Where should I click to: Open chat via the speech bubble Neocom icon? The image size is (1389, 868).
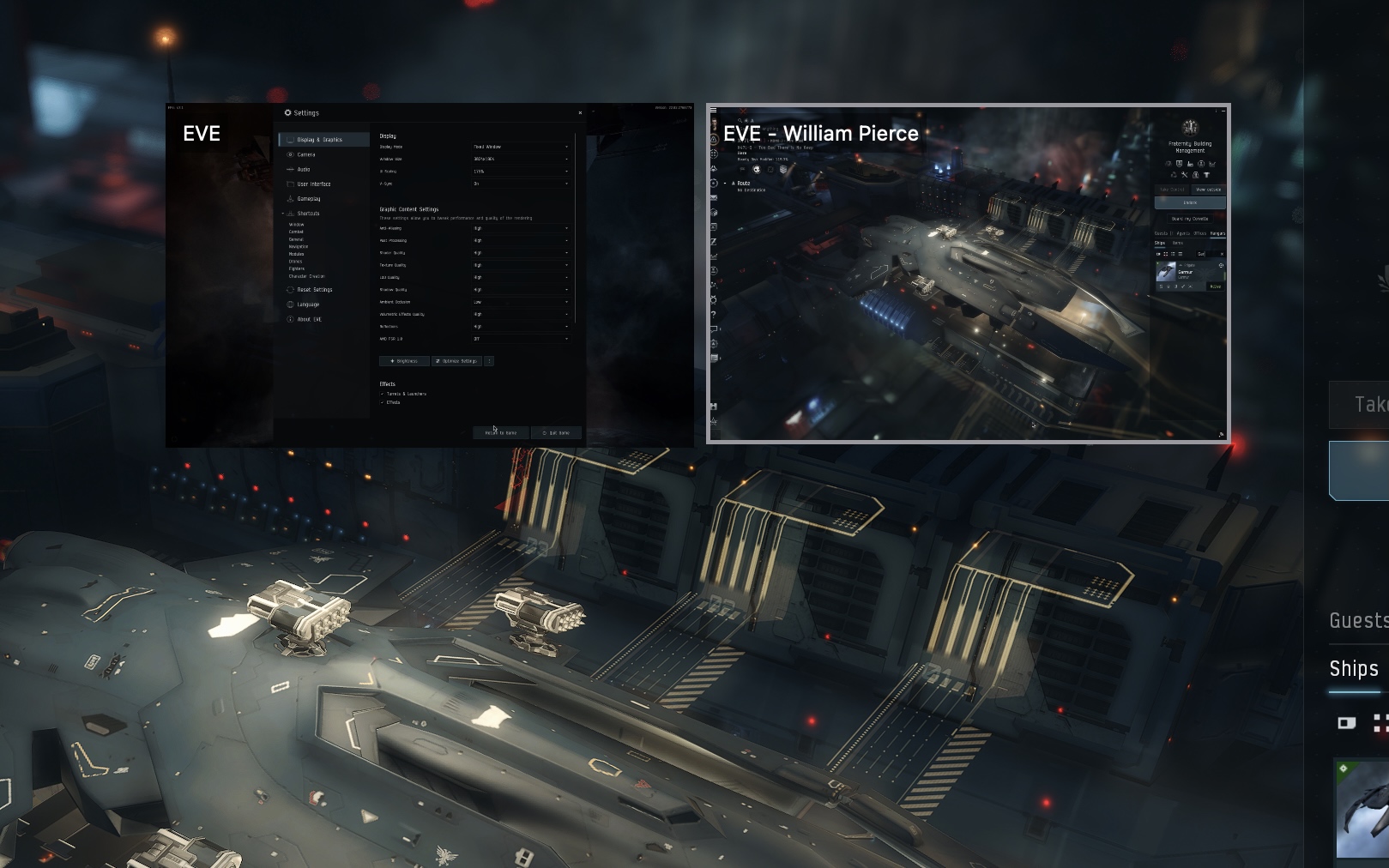tap(714, 327)
